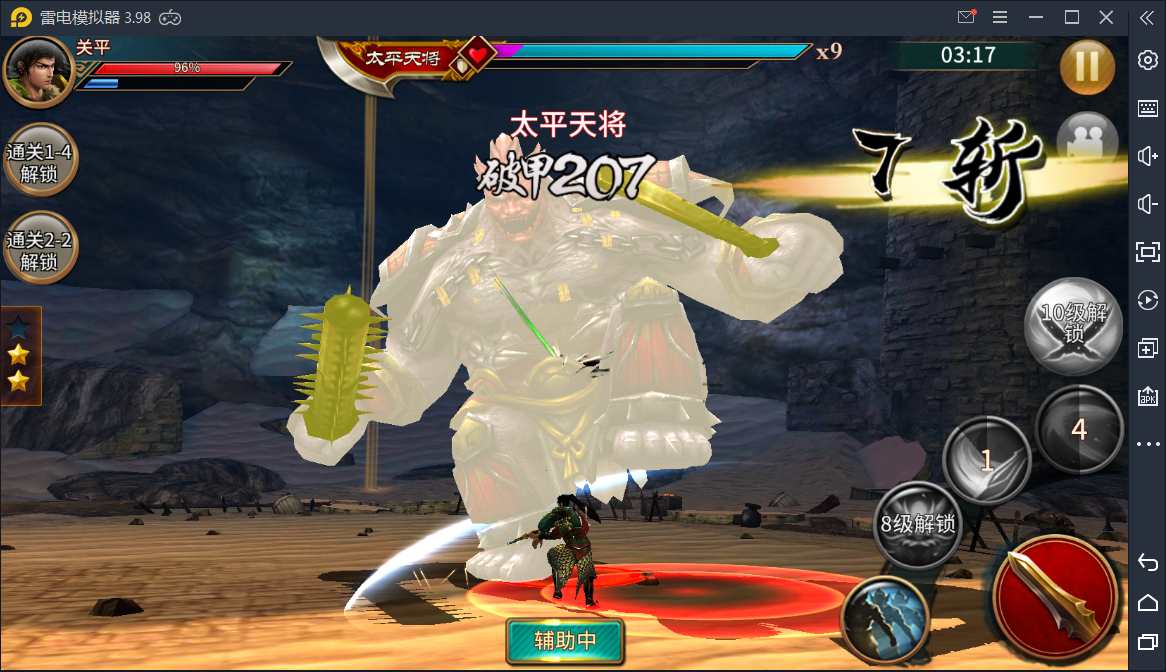1166x672 pixels.
Task: Pause the battle with the gold pause button
Action: click(x=1086, y=66)
